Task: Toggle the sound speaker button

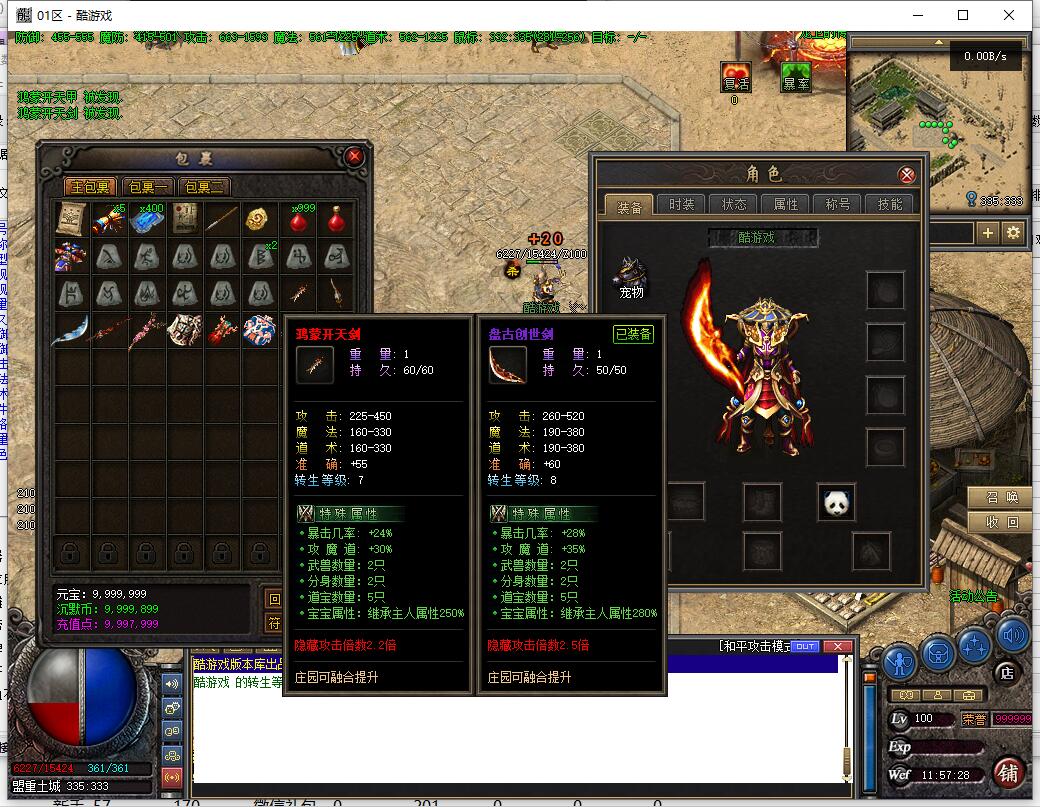Action: tap(1012, 634)
